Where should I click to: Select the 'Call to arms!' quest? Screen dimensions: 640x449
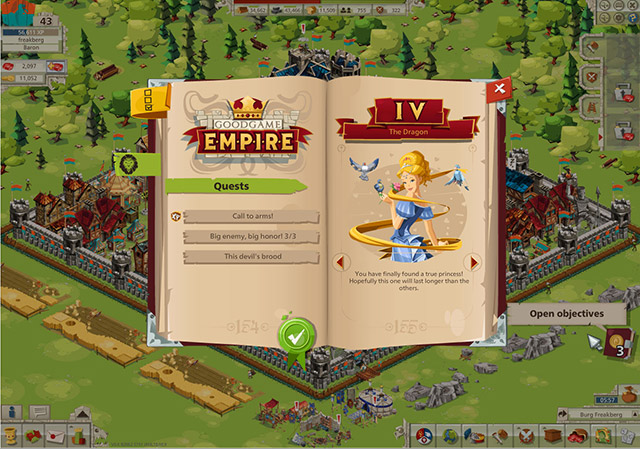point(251,217)
